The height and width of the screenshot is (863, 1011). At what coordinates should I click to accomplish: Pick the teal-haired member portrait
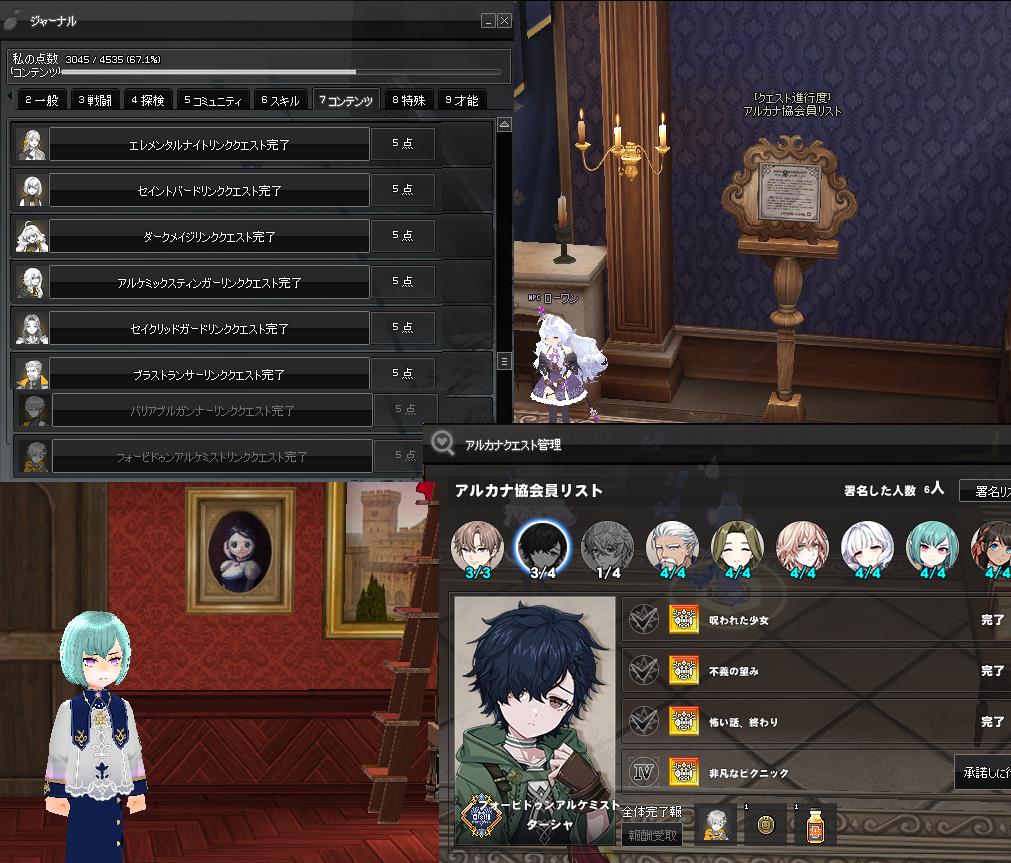[932, 546]
